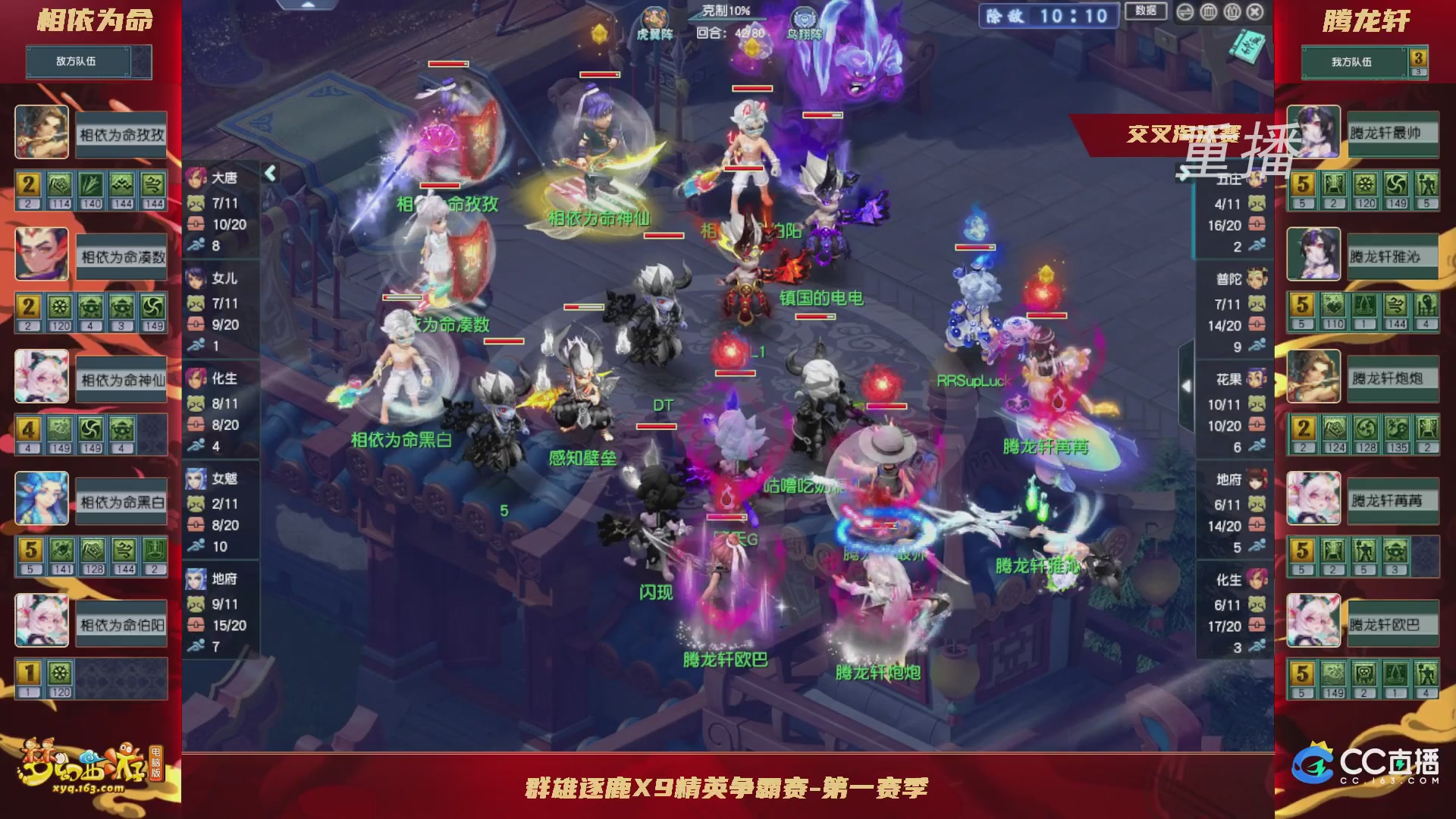Click 大唐's pet count icon
This screenshot has height=819, width=1456.
point(196,203)
